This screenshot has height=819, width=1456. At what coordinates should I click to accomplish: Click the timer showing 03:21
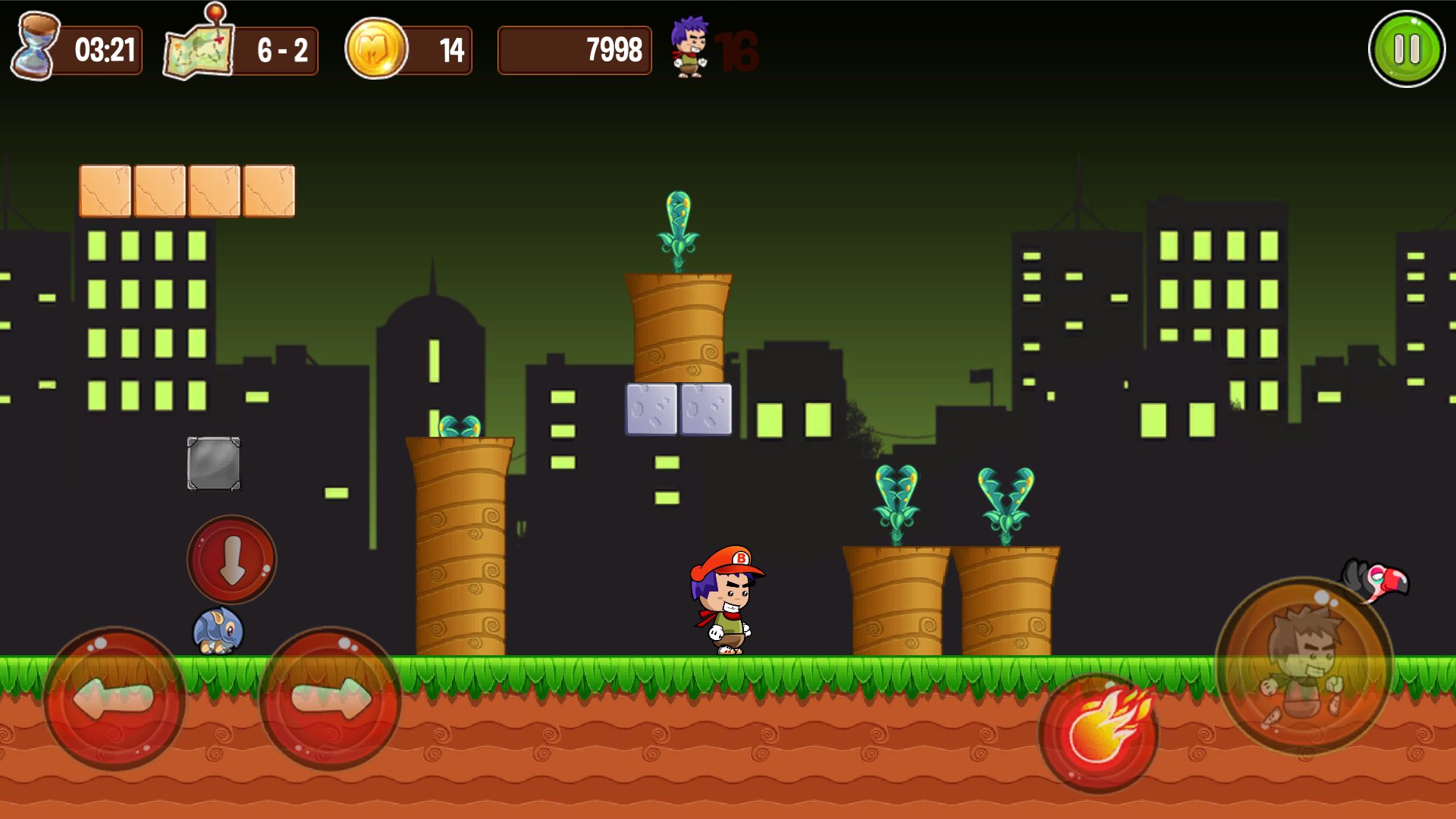[x=106, y=49]
